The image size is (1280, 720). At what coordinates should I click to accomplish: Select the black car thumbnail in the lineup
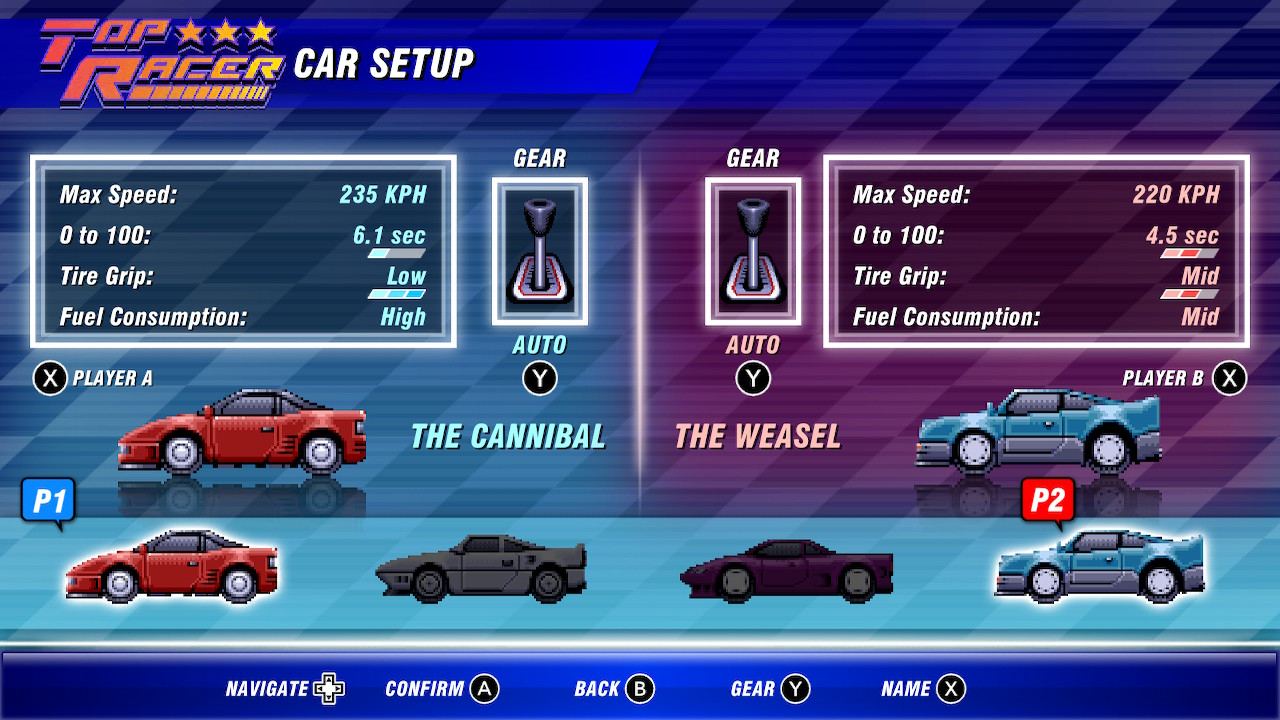tap(480, 567)
